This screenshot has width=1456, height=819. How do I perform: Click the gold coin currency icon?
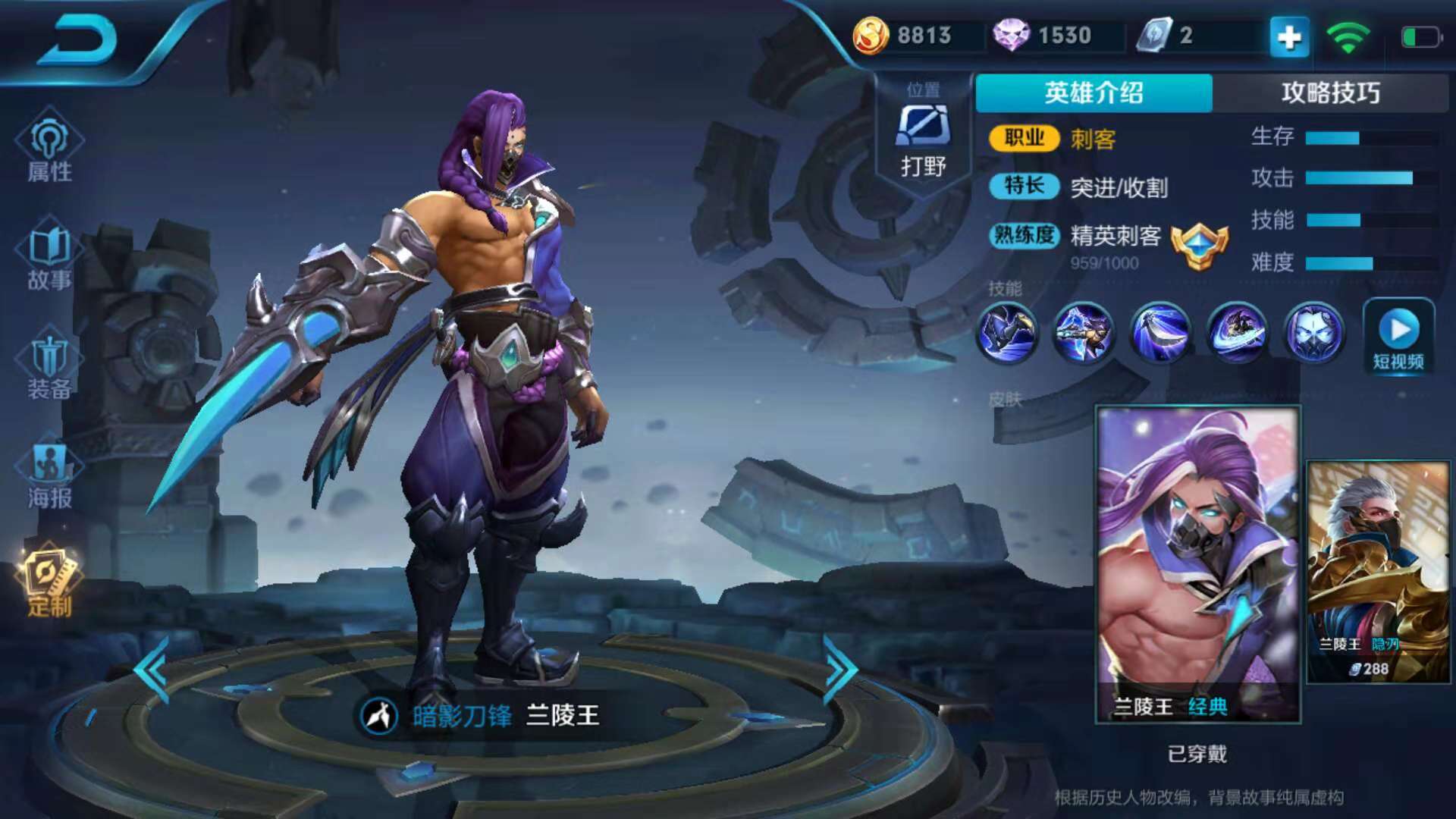click(x=871, y=36)
